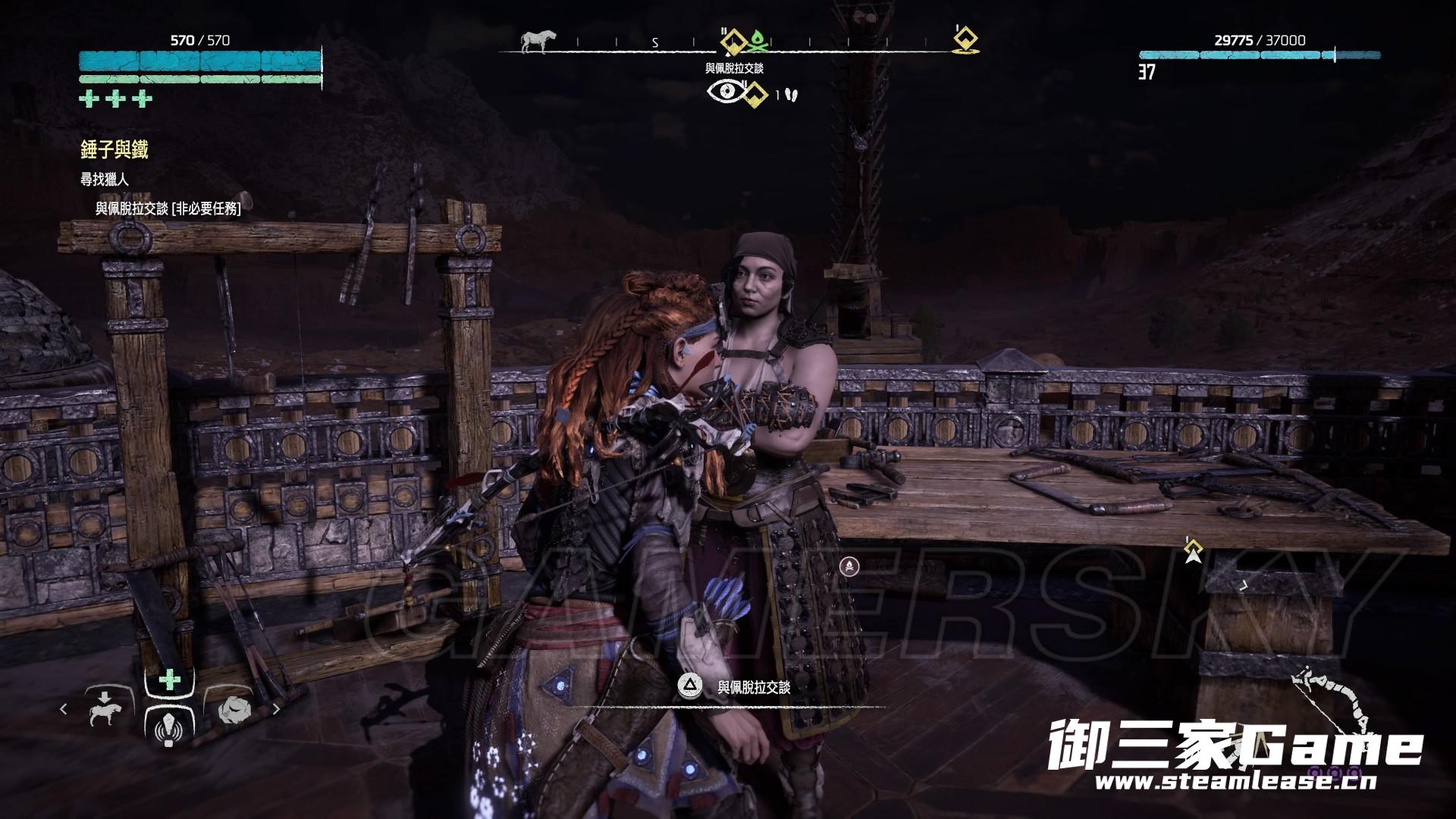Select the yellow quest waypoint over the table
The image size is (1456, 819).
1194,550
